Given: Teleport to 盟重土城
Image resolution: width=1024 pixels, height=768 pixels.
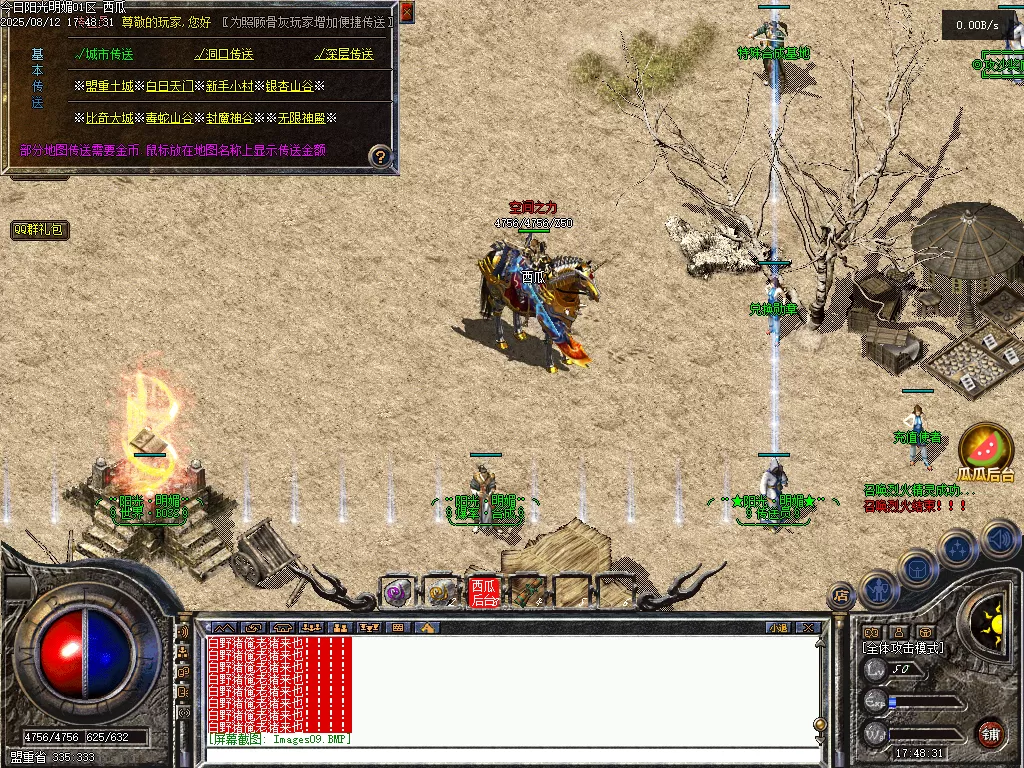Looking at the screenshot, I should point(109,86).
